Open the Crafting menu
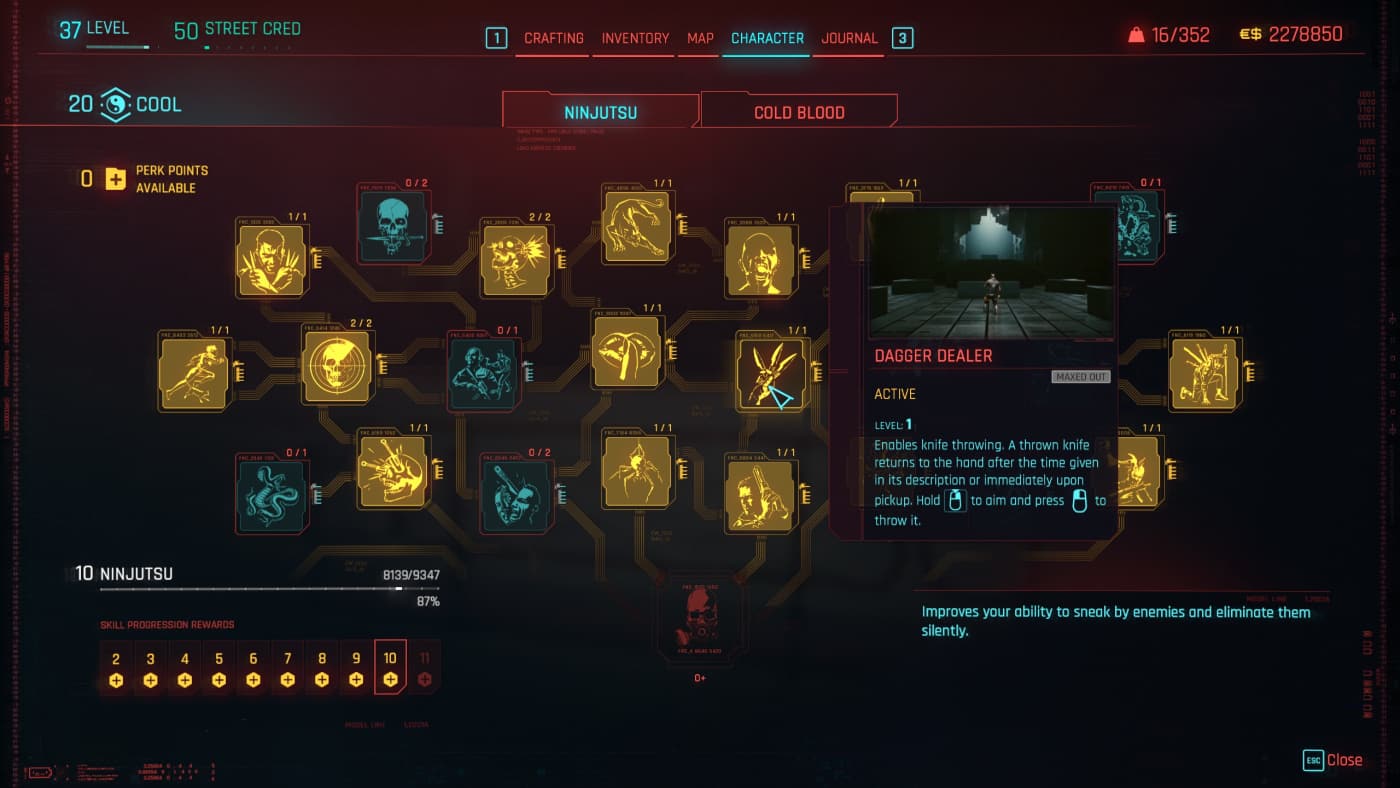This screenshot has width=1400, height=788. 553,38
